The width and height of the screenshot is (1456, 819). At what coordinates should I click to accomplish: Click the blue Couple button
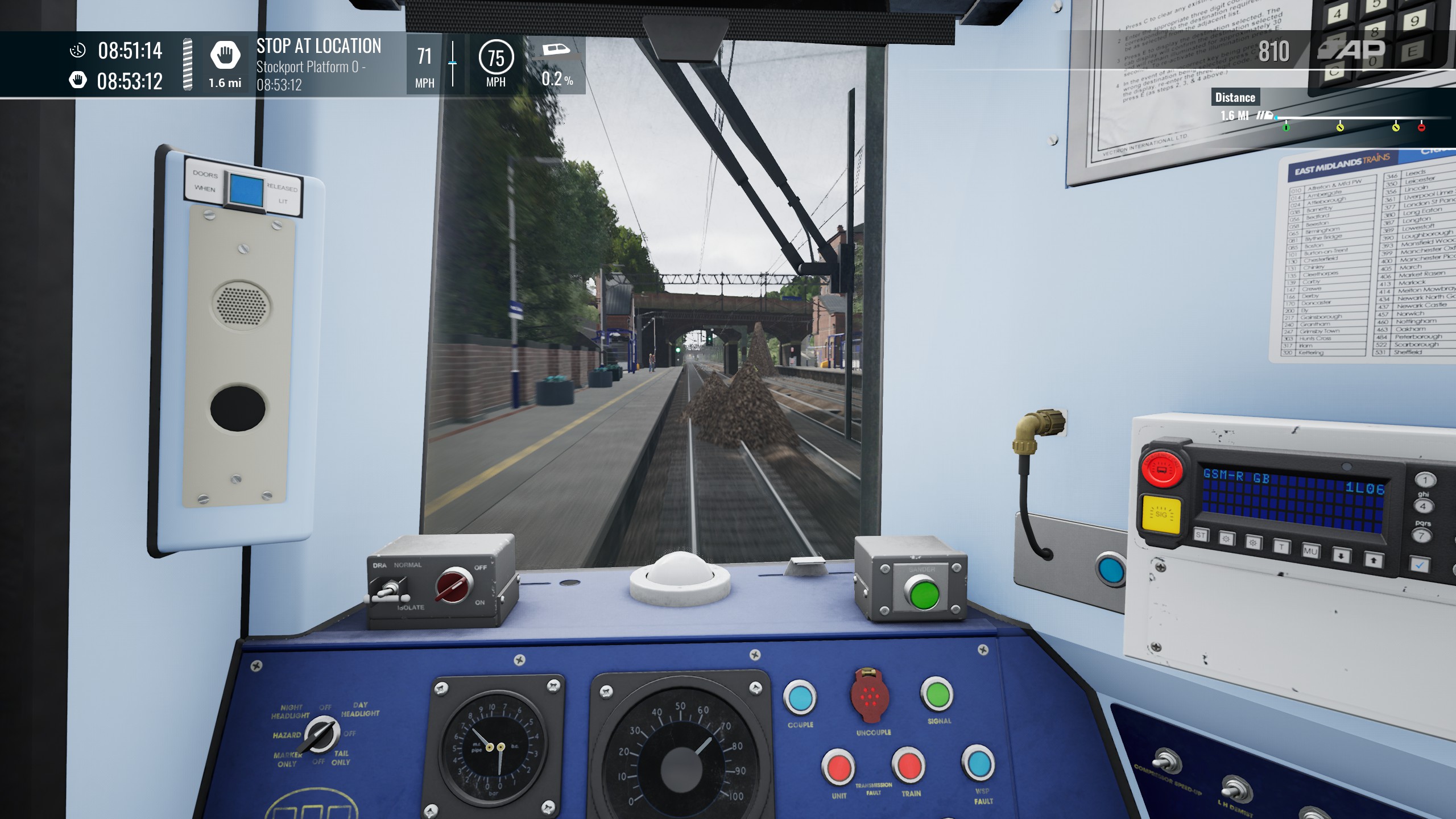[800, 698]
